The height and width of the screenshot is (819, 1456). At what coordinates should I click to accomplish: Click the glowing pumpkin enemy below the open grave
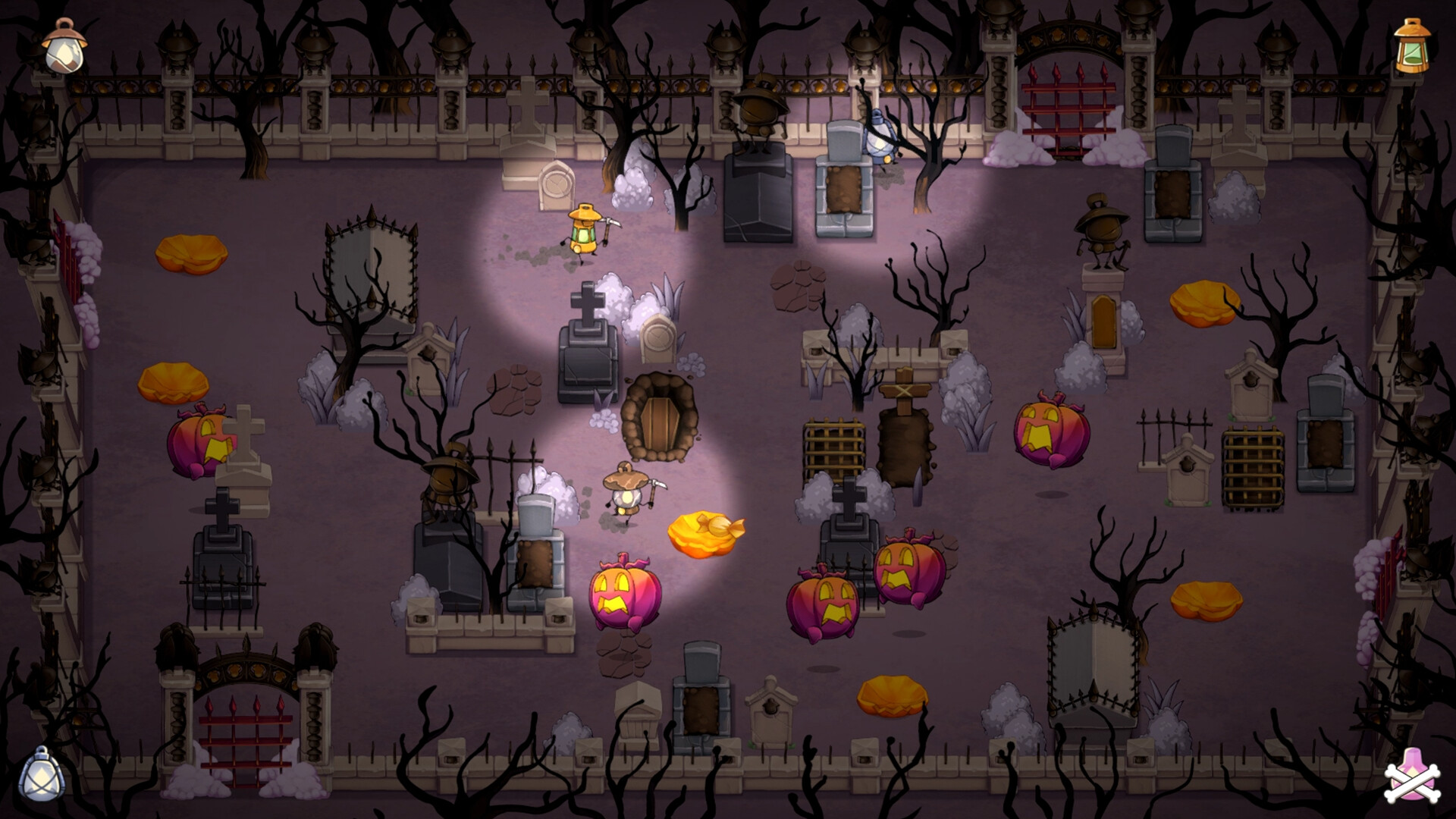point(623,595)
